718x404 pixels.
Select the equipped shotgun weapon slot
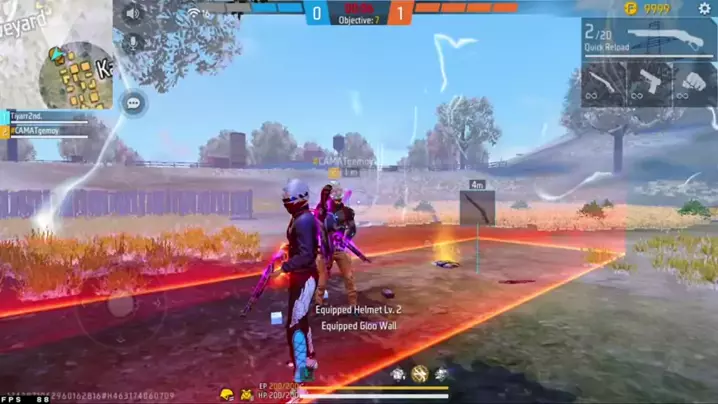point(647,38)
